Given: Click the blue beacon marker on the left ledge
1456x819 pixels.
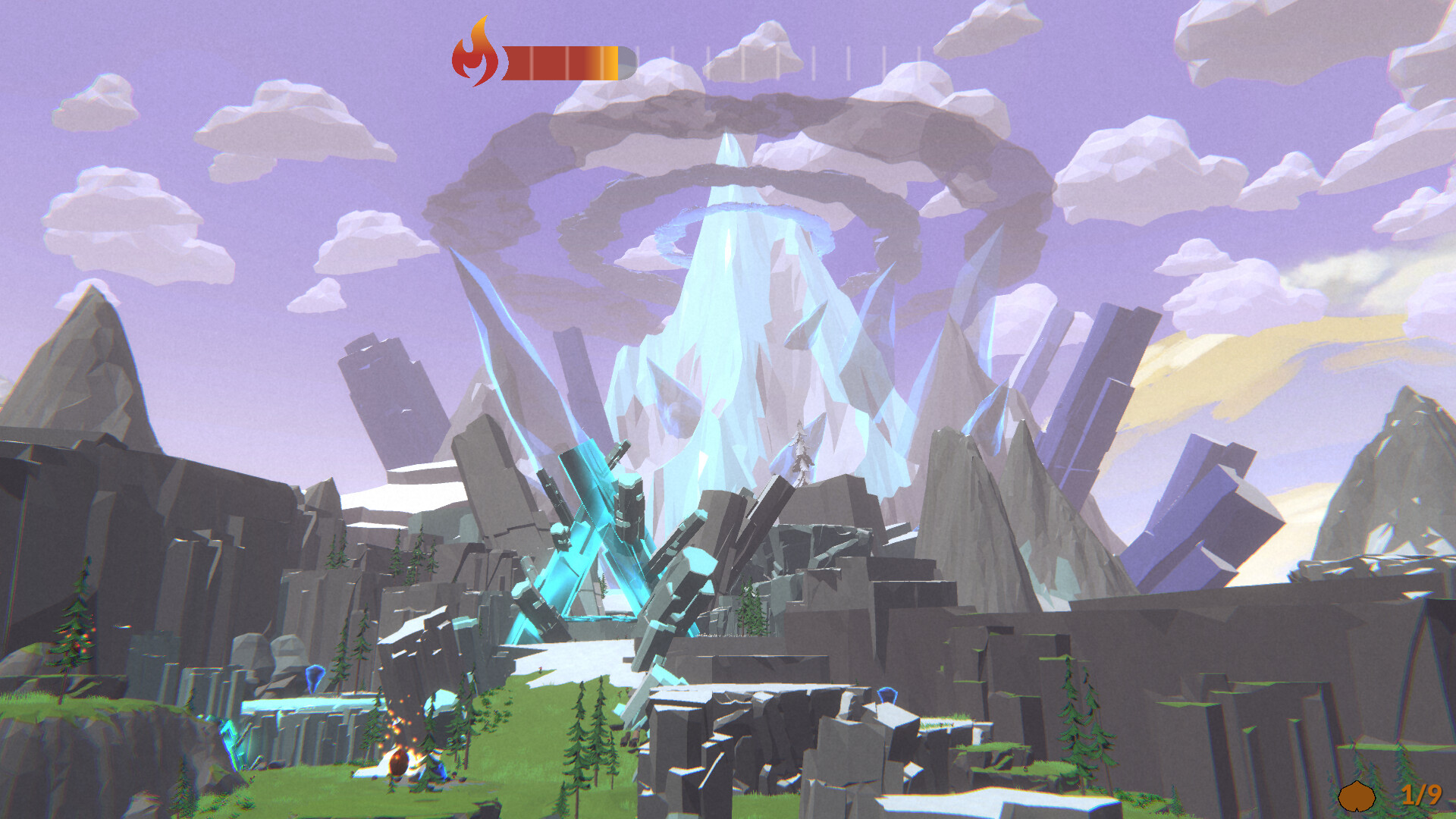Looking at the screenshot, I should (315, 677).
